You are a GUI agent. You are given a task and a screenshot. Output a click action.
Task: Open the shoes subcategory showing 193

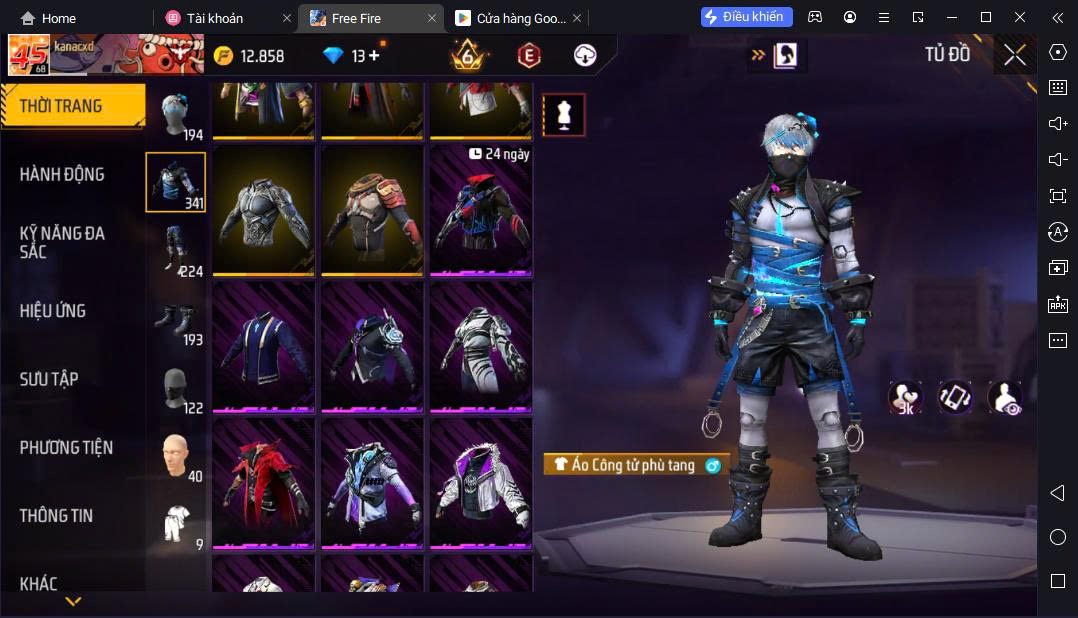[176, 320]
